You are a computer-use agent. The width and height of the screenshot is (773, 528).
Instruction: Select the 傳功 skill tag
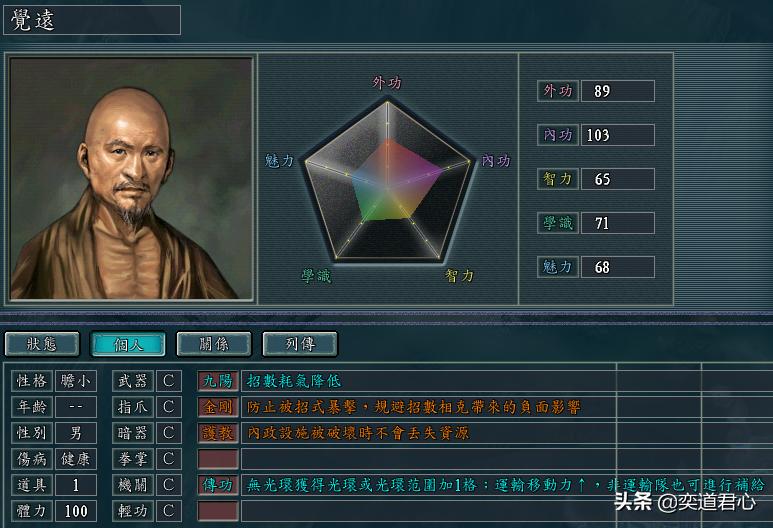pyautogui.click(x=218, y=485)
